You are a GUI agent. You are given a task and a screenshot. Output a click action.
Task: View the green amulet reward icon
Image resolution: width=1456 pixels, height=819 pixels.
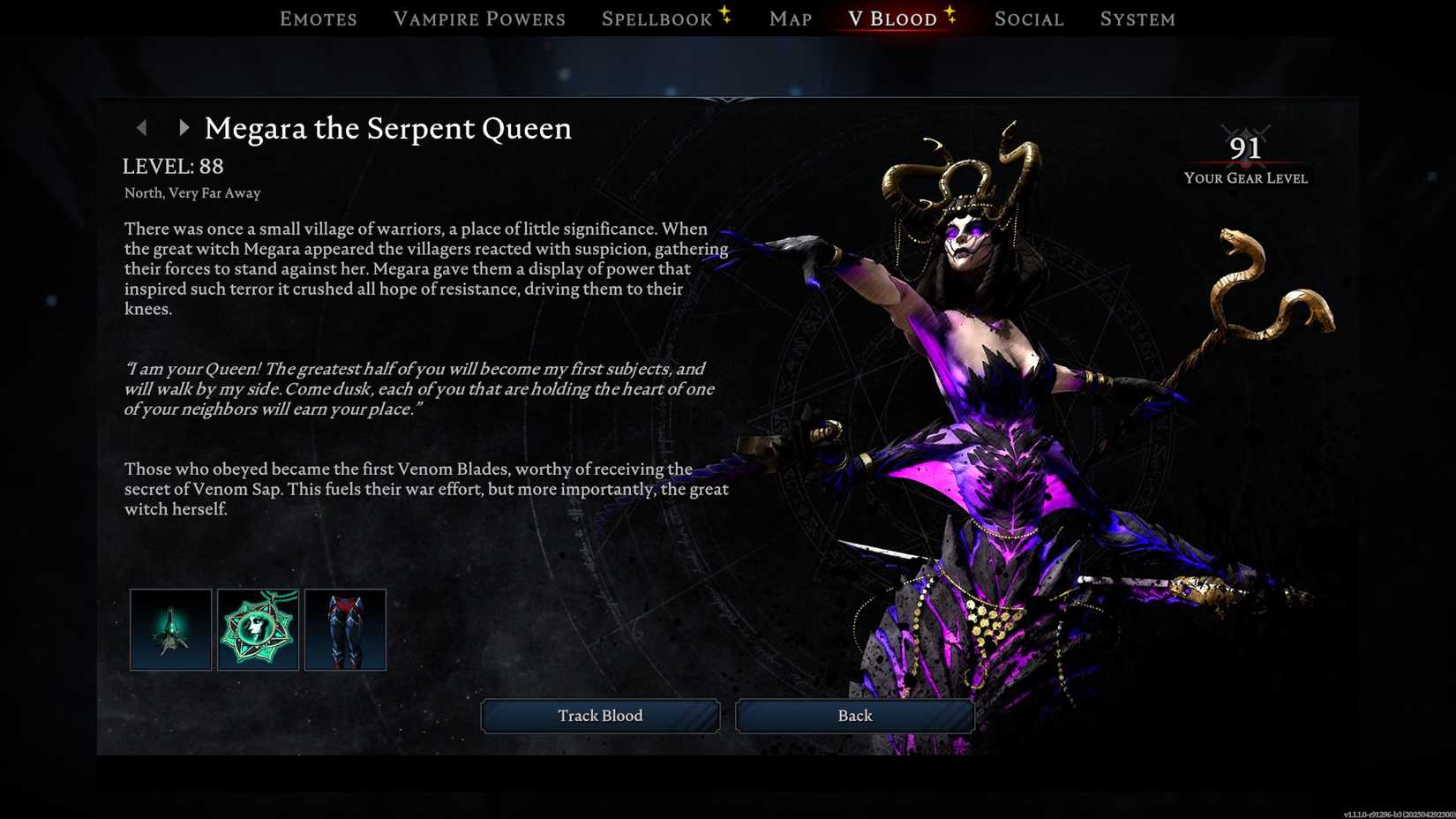[257, 628]
